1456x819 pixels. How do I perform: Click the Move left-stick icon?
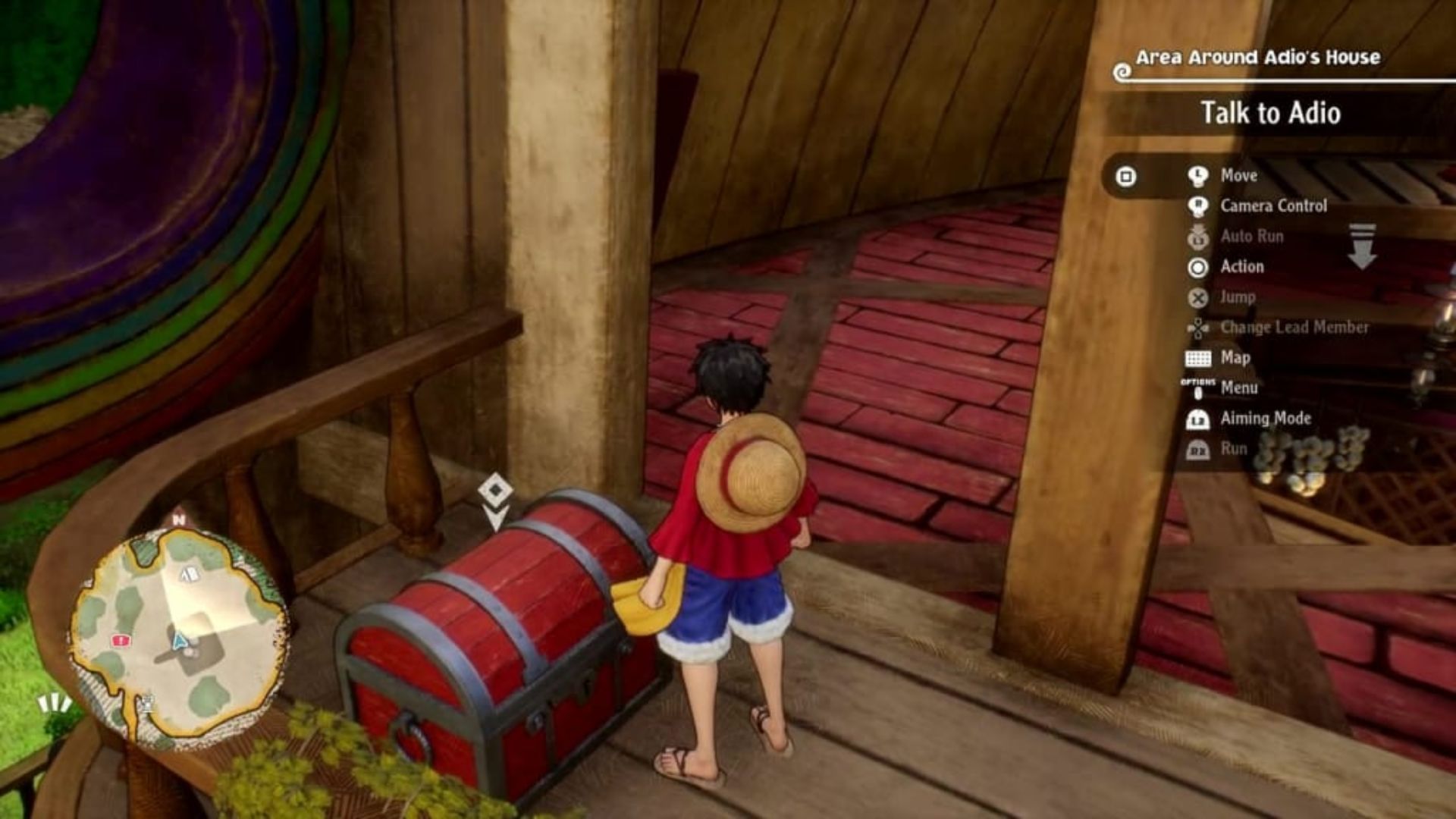click(1198, 176)
